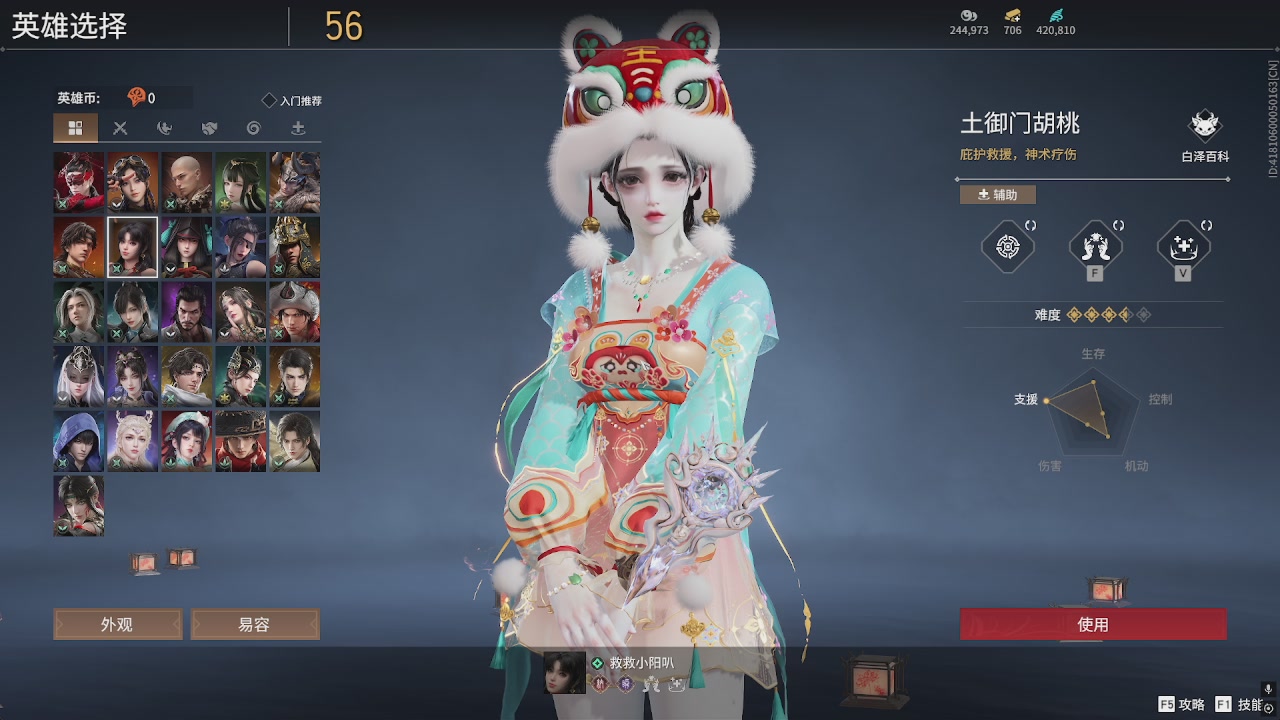
Task: View the hero's F skill icon
Action: coord(1094,244)
